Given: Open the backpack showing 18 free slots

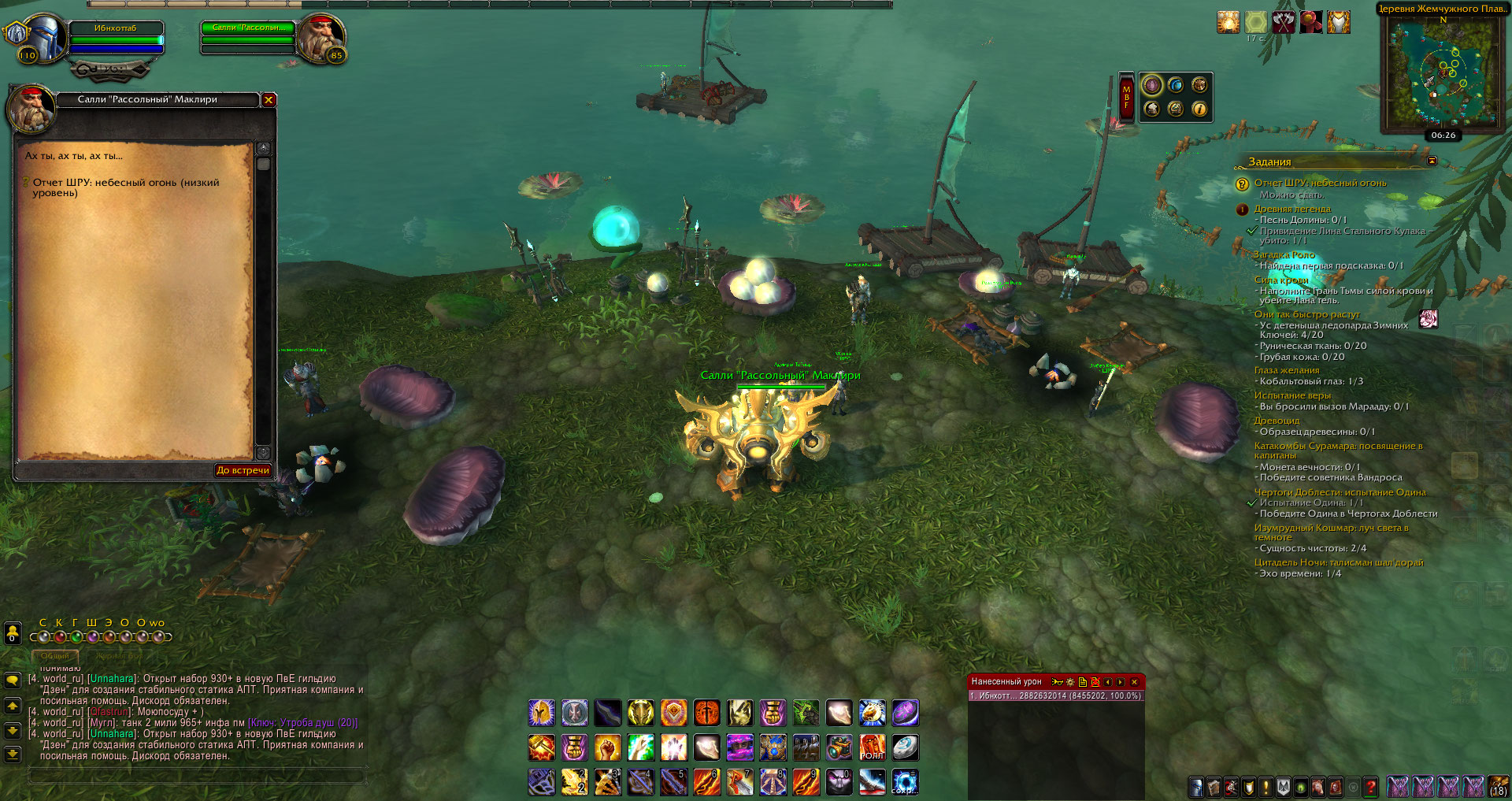Looking at the screenshot, I should click(1498, 787).
